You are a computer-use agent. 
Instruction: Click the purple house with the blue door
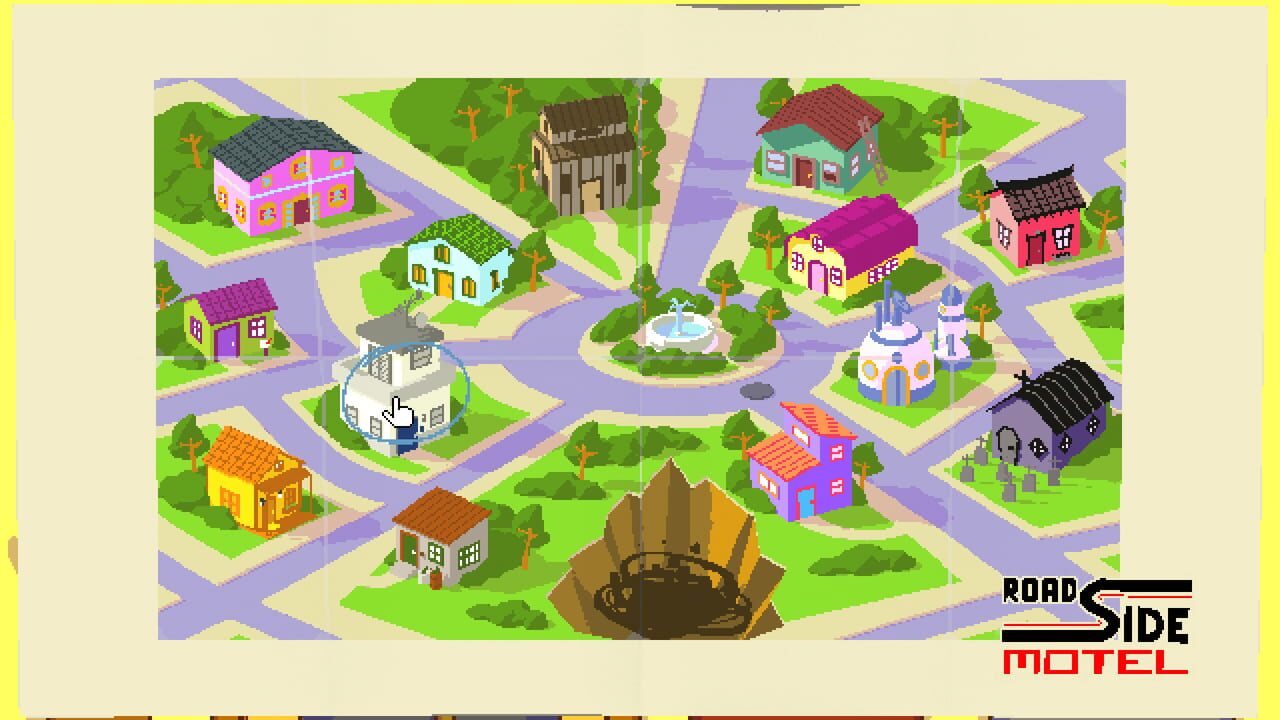805,455
